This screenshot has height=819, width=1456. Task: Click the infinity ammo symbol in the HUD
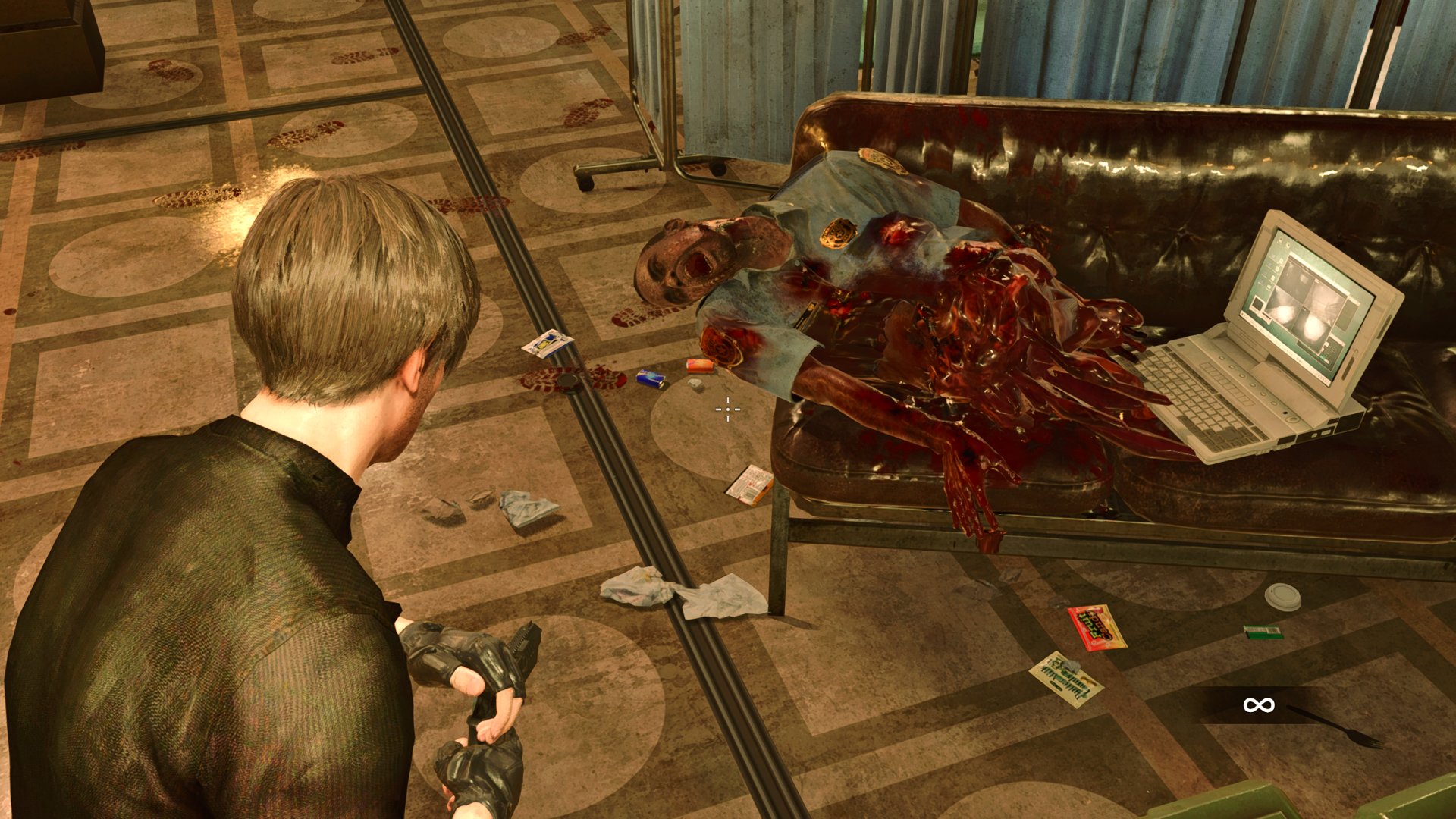click(x=1260, y=704)
